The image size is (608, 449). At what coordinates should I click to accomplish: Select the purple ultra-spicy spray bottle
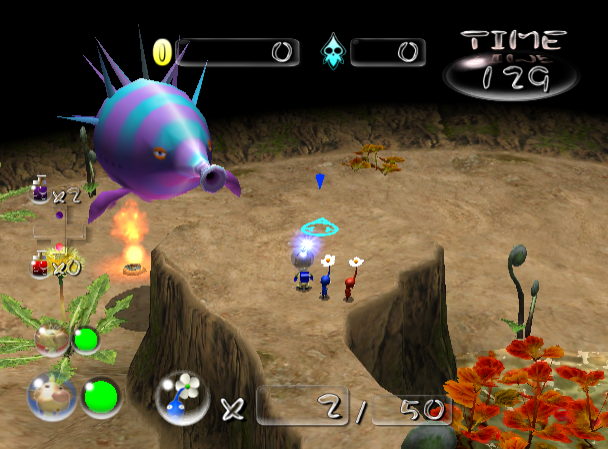39,189
